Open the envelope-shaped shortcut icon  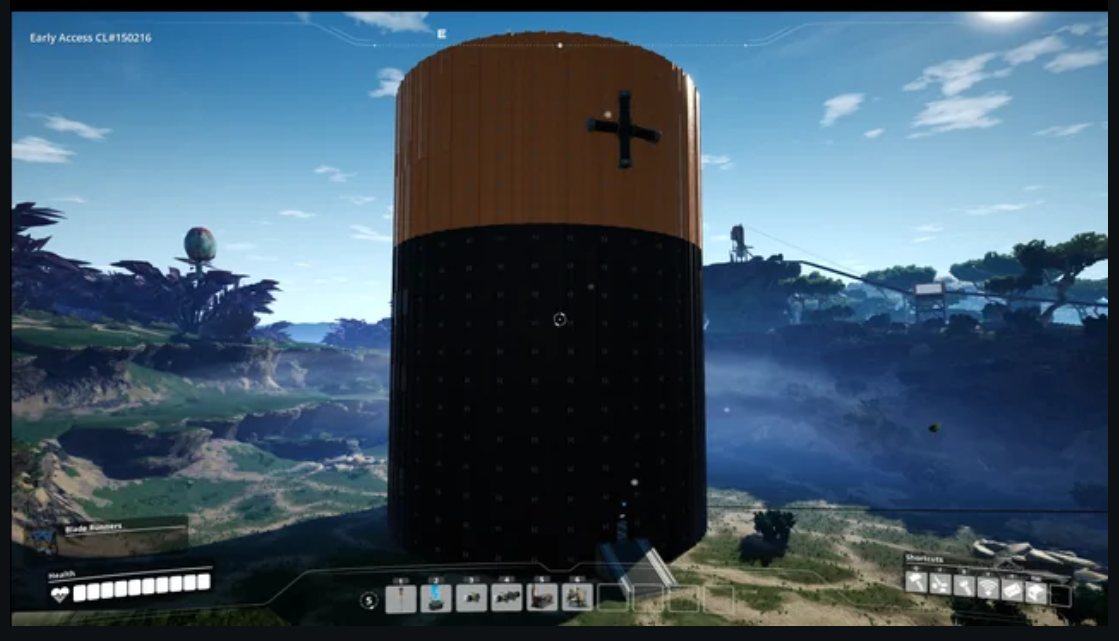(x=1012, y=590)
